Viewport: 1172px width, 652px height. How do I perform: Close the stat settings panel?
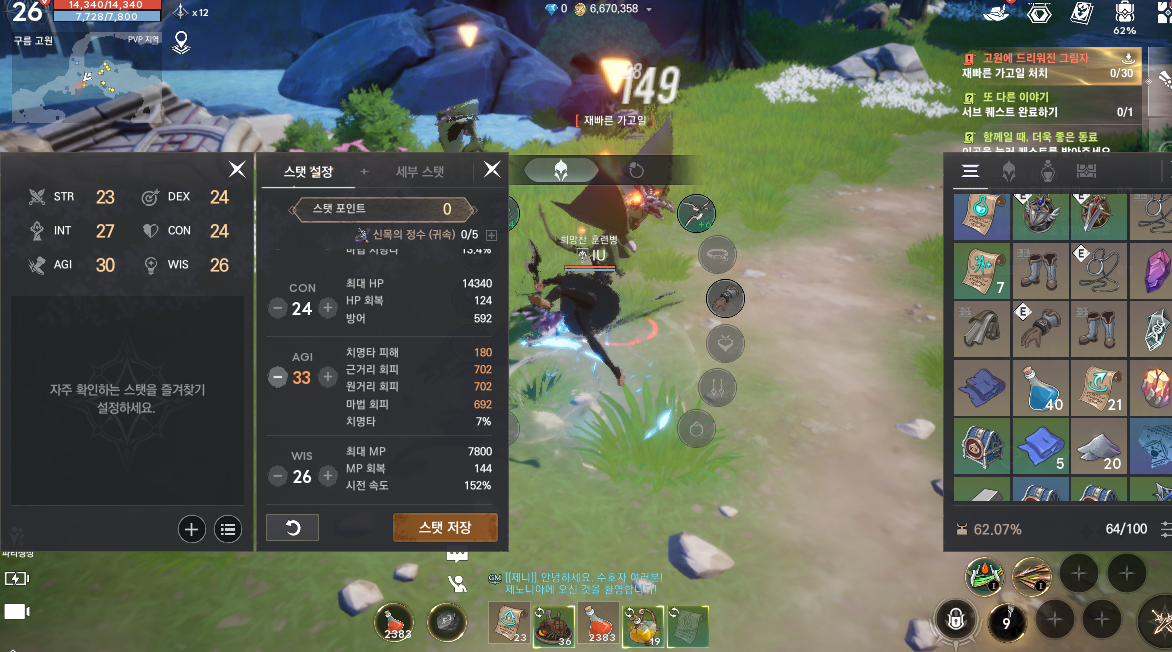point(492,170)
